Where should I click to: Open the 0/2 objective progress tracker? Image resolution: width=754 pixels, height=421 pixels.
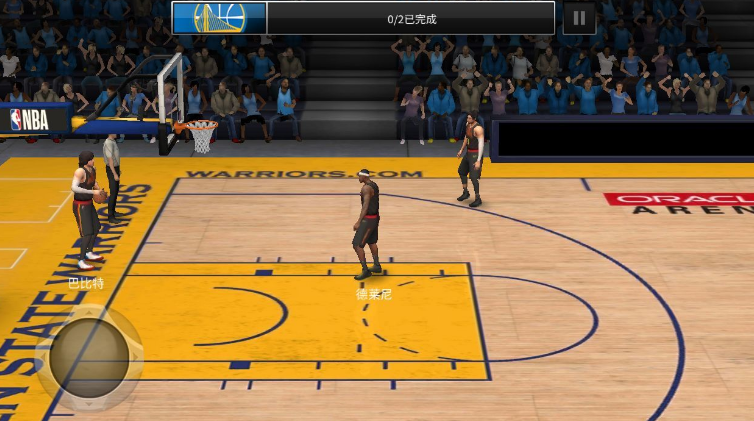pos(411,19)
